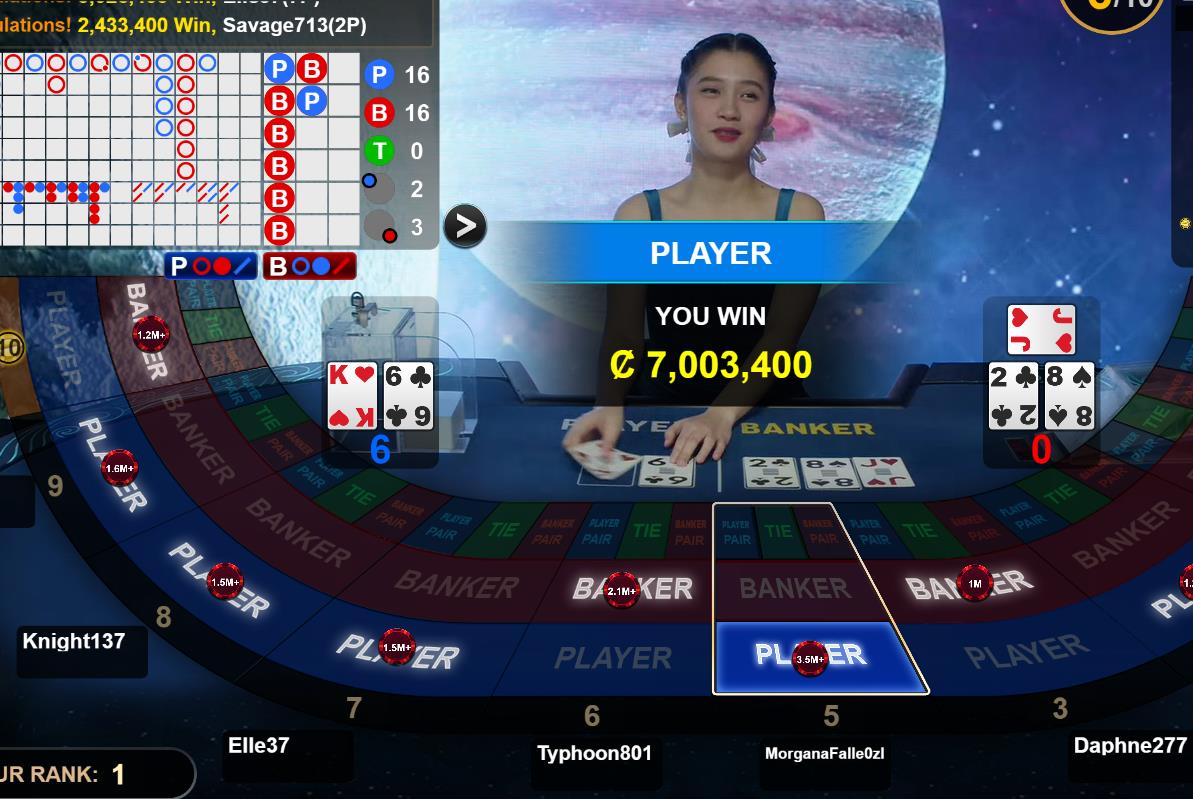This screenshot has height=799, width=1193.
Task: Open Typhoon801's player name tag
Action: pos(594,753)
